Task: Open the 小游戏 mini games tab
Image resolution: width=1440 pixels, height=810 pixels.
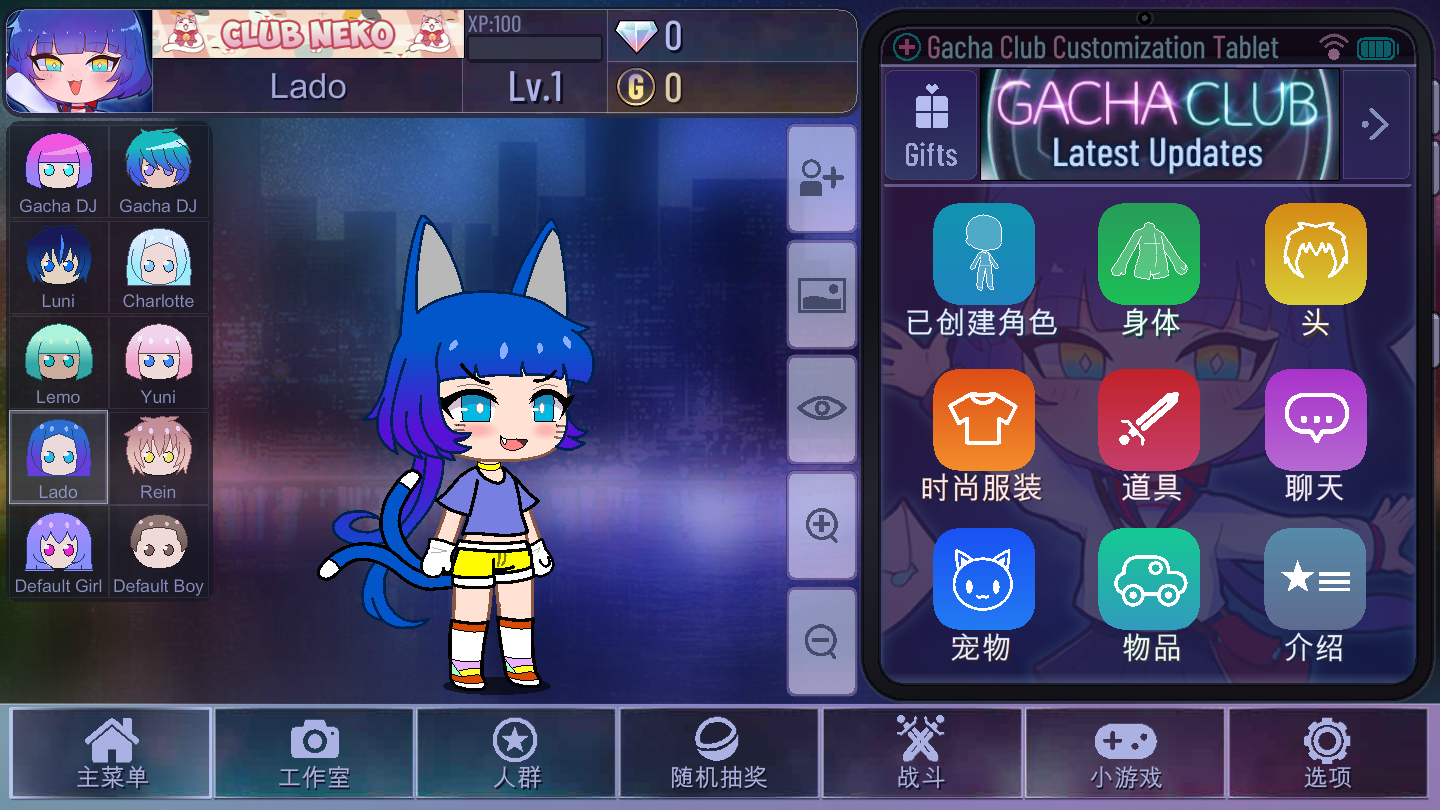Action: [x=1124, y=753]
